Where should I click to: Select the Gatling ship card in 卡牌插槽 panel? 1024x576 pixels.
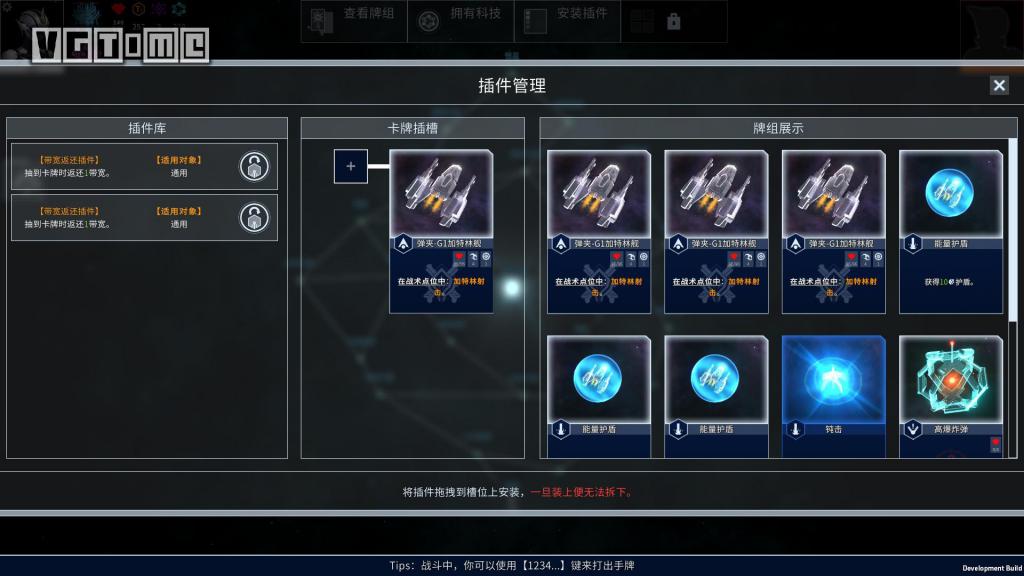(441, 231)
